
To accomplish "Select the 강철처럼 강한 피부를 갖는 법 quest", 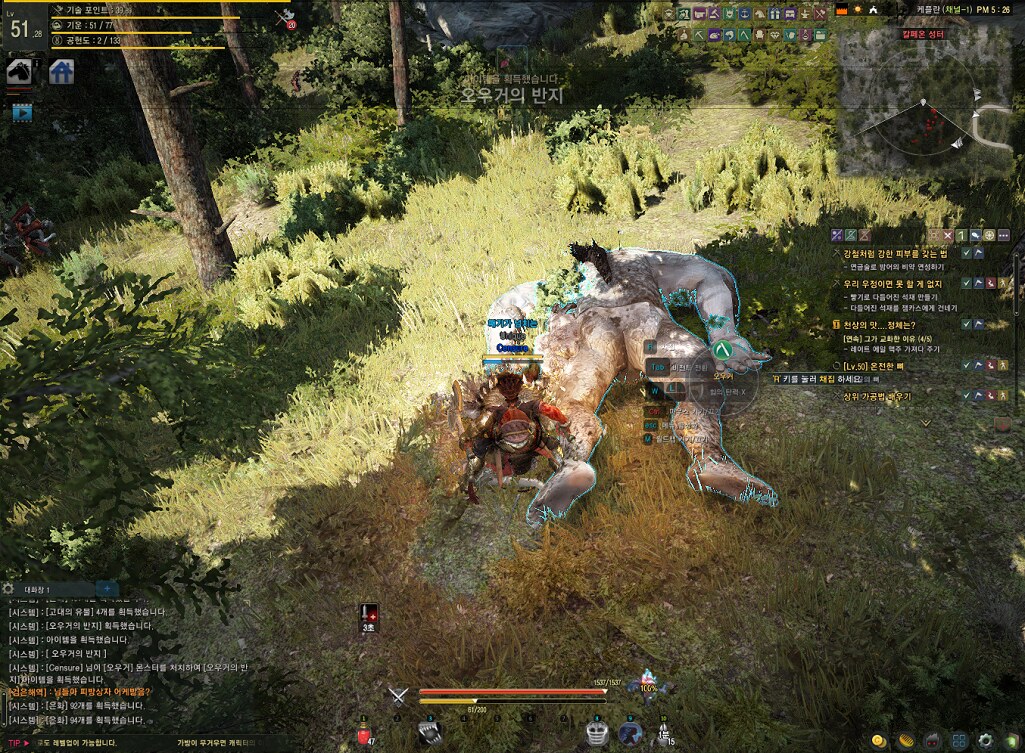I will point(891,254).
